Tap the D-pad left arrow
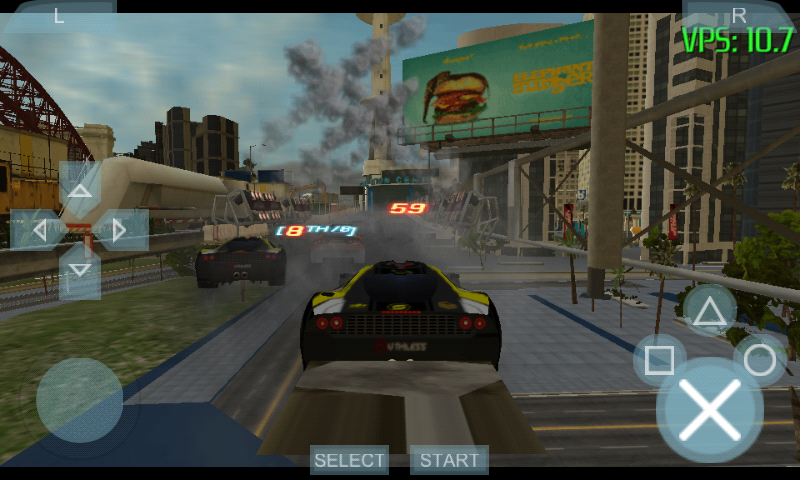Viewport: 800px width, 480px height. [x=36, y=230]
